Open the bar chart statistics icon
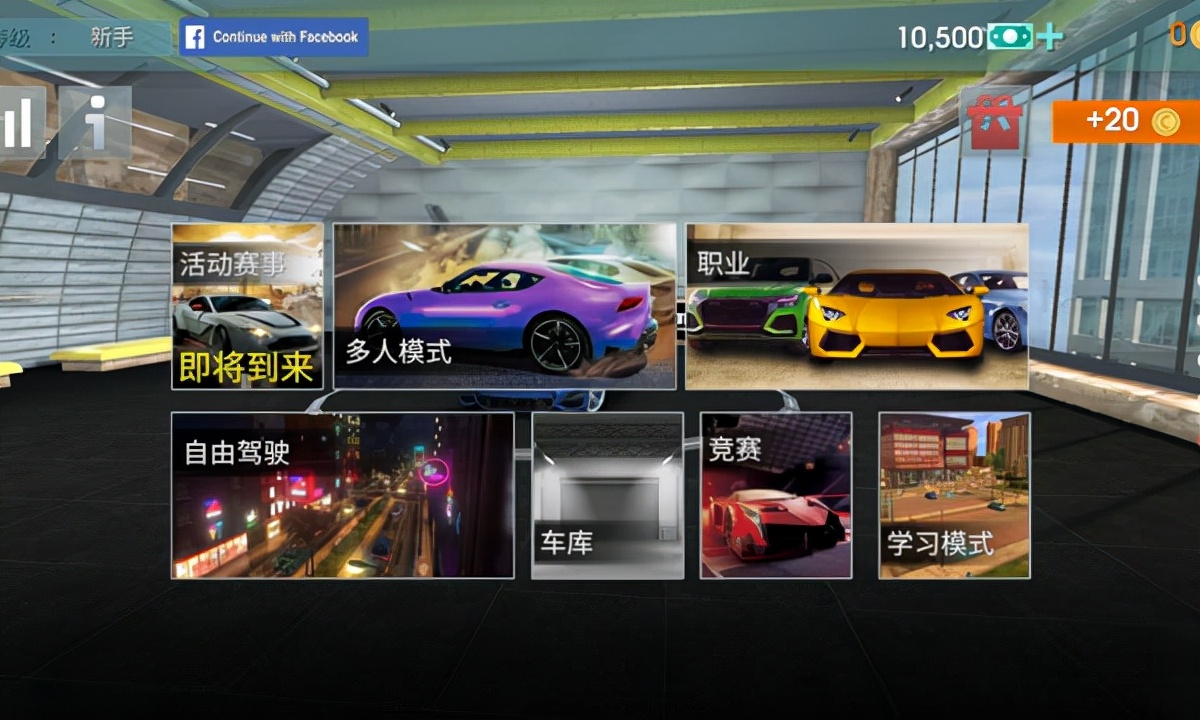This screenshot has height=720, width=1200. [18, 122]
